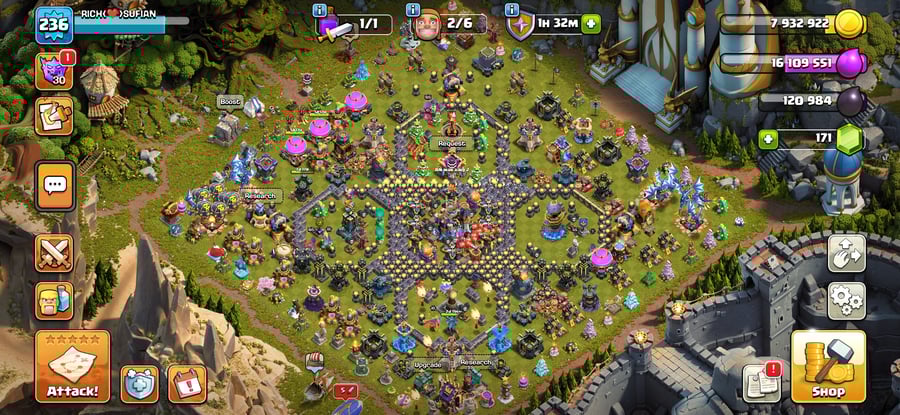The image size is (900, 415).
Task: Open the level 236 player profile badge
Action: (x=54, y=24)
